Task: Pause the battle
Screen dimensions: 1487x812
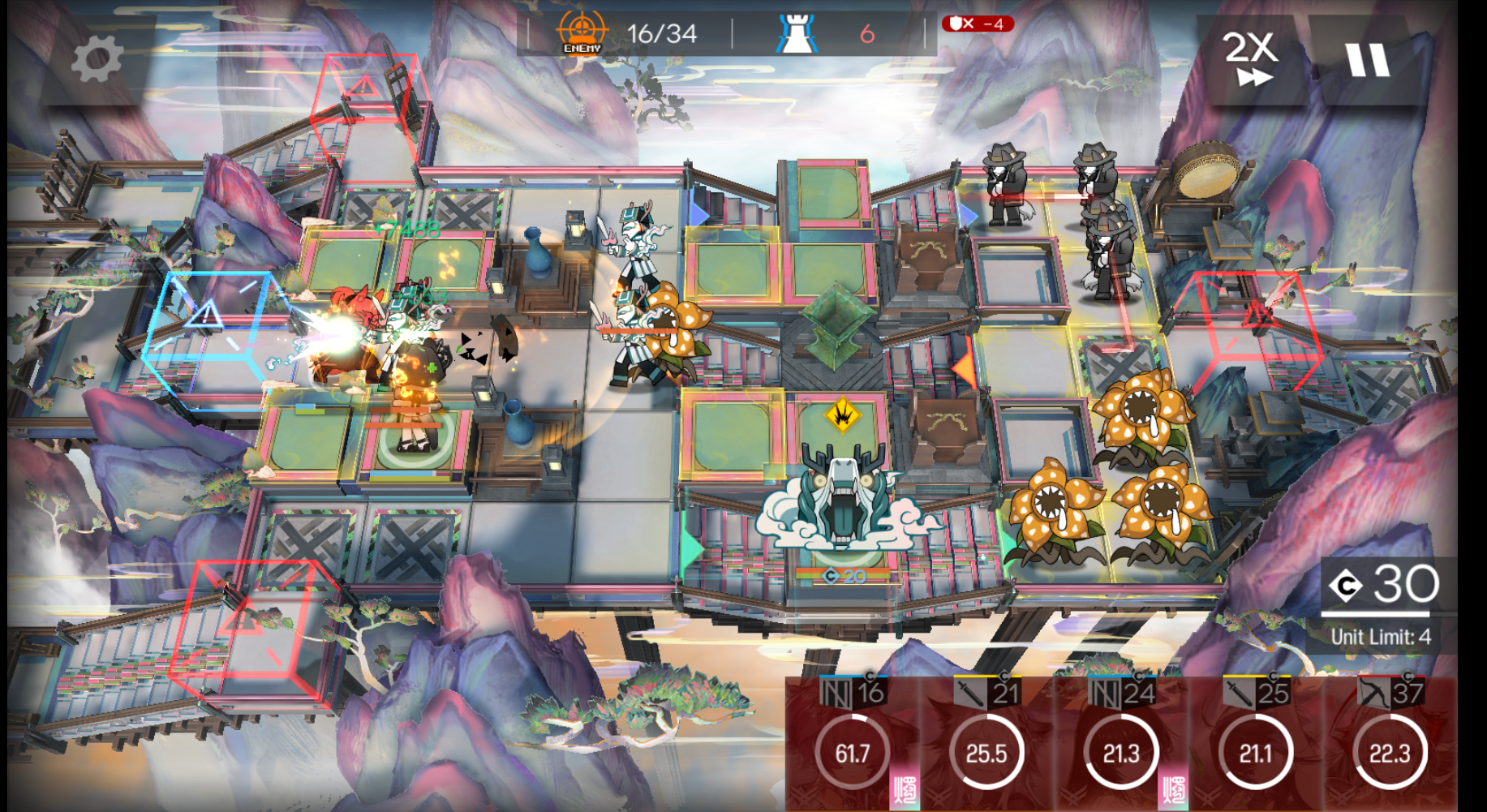Action: coord(1368,60)
